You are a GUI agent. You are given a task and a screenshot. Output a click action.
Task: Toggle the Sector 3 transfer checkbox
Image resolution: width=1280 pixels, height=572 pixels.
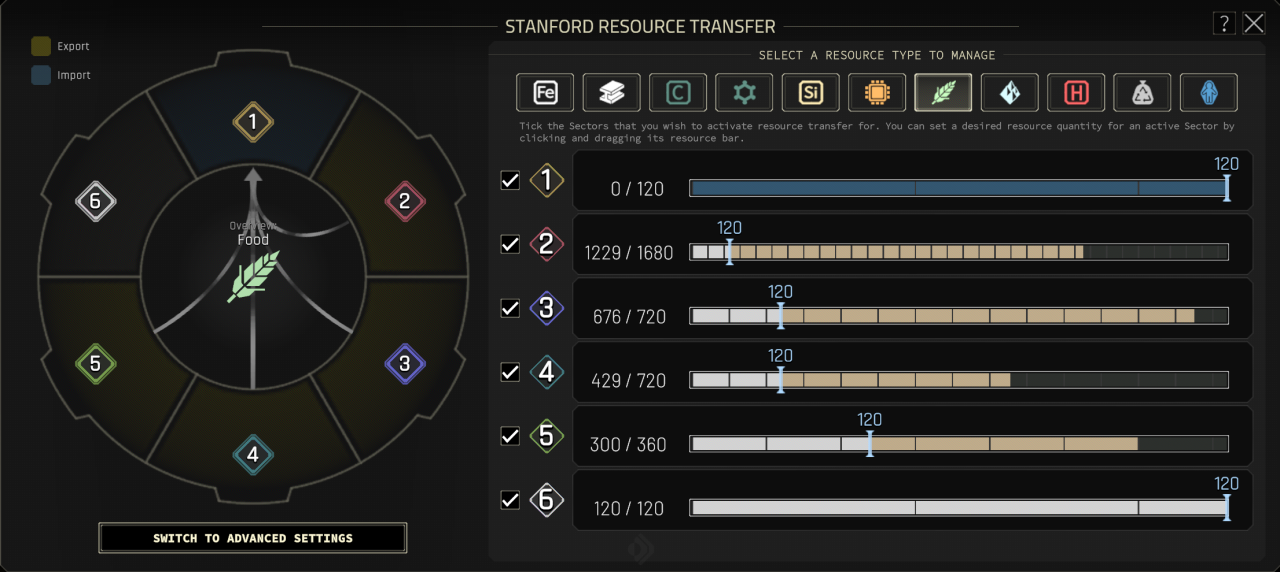[x=510, y=308]
